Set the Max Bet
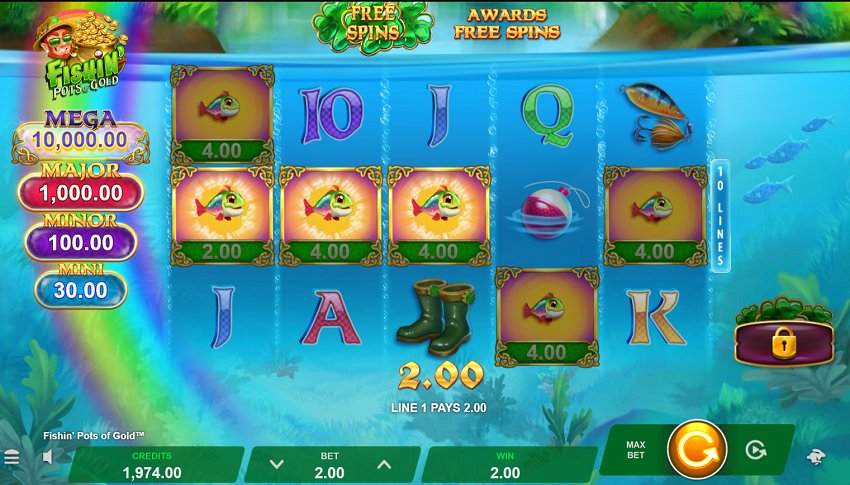The image size is (850, 485). coord(636,451)
